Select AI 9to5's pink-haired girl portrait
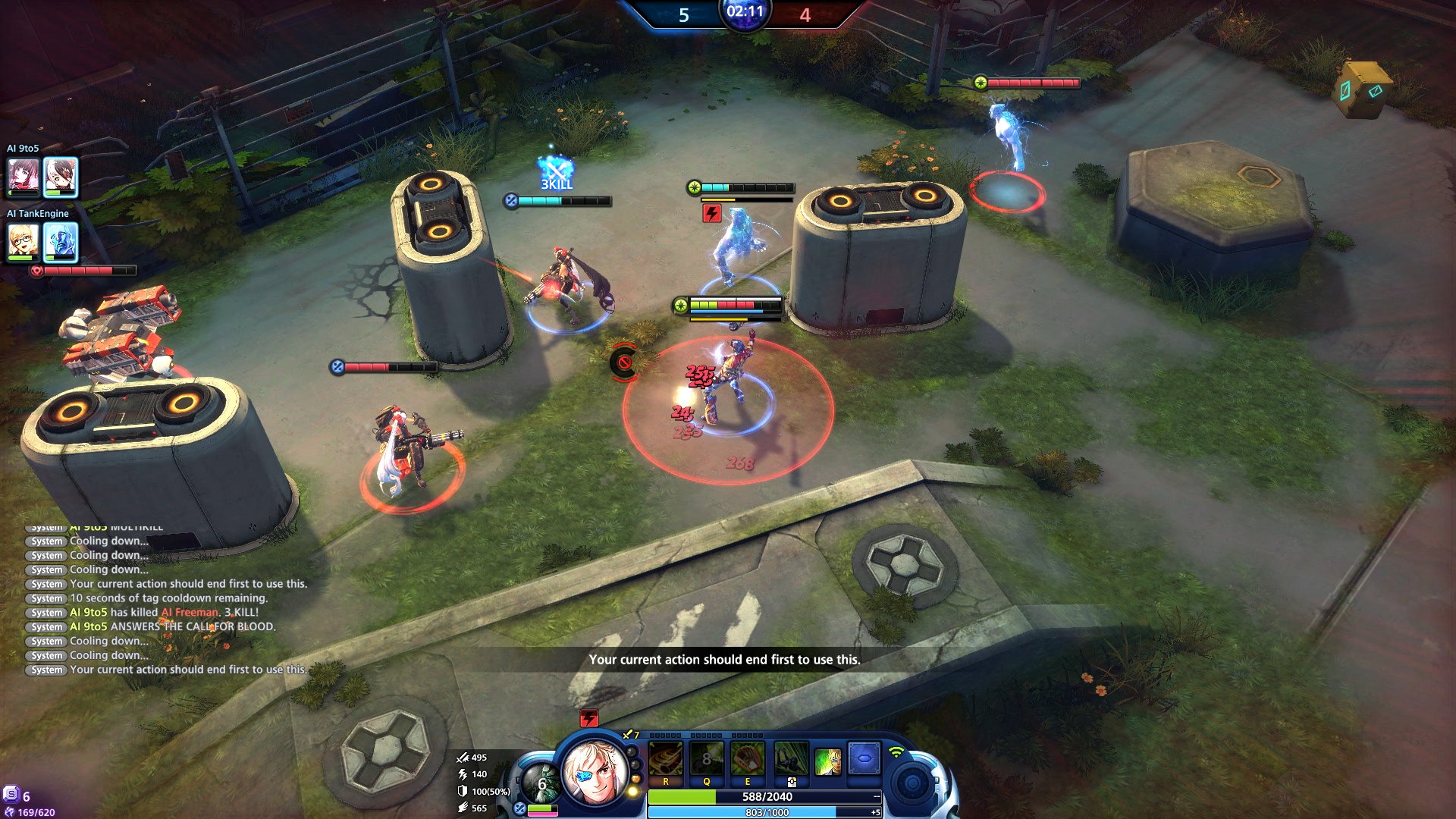Screen dimensions: 1456x819 [24, 176]
